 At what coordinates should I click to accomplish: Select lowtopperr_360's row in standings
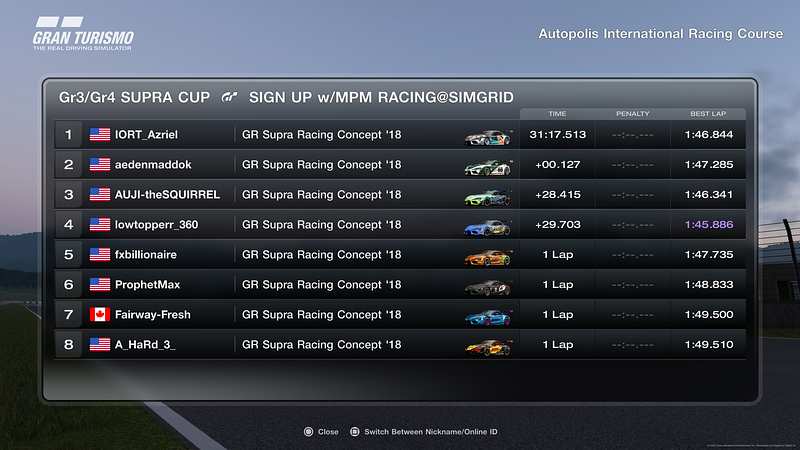pos(400,225)
